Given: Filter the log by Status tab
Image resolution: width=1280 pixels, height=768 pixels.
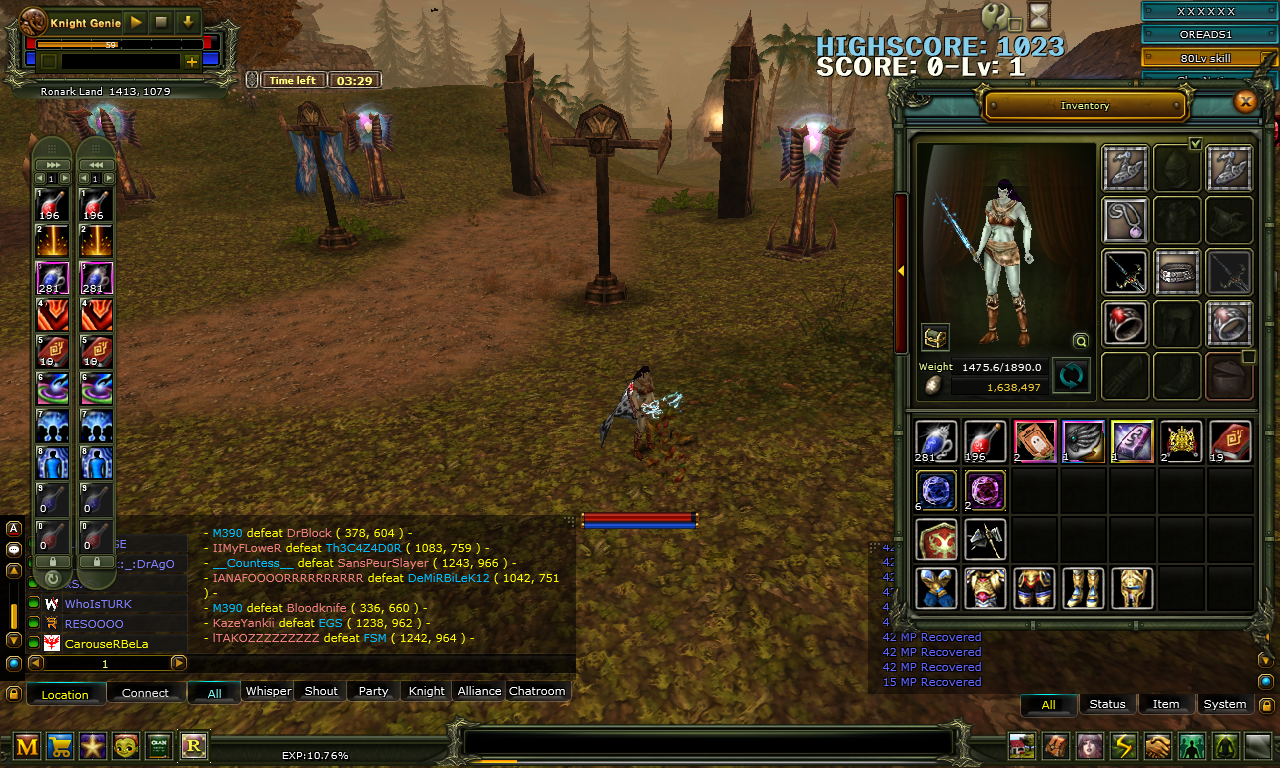Looking at the screenshot, I should [x=1107, y=704].
